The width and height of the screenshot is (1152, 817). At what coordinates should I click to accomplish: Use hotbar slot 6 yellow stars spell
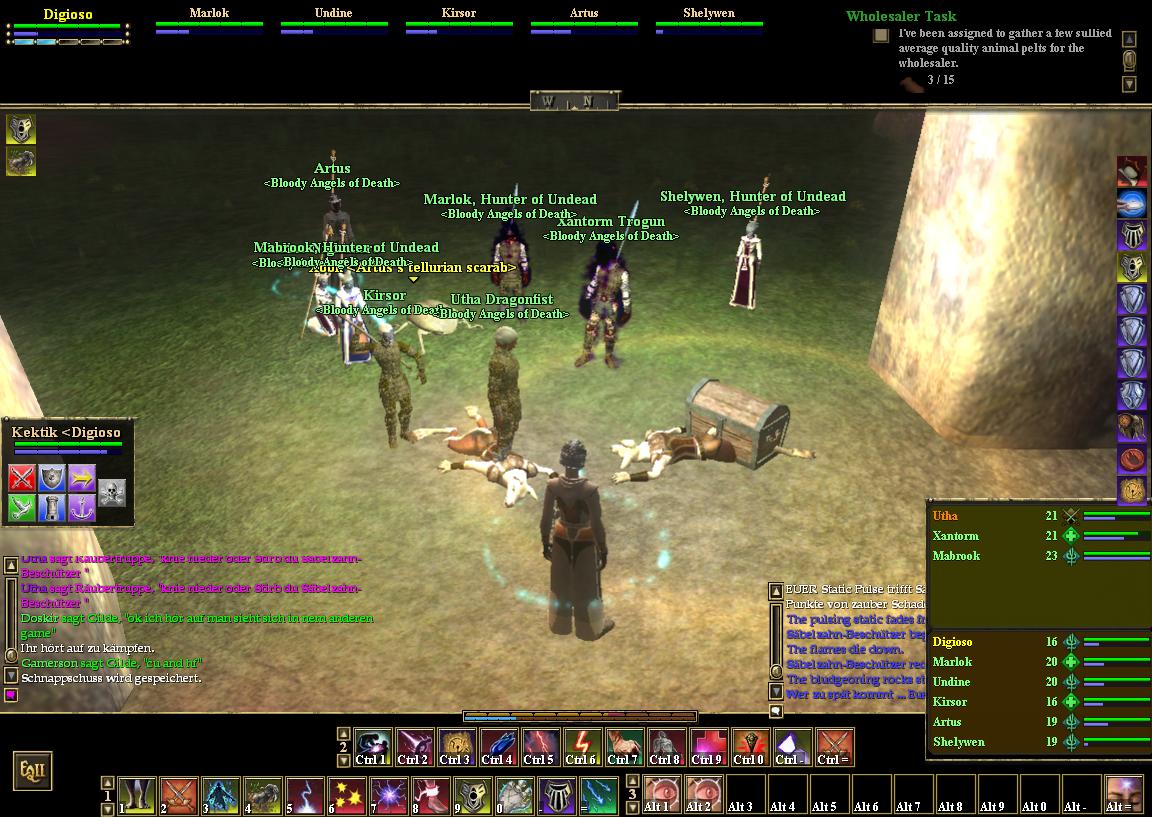[347, 795]
